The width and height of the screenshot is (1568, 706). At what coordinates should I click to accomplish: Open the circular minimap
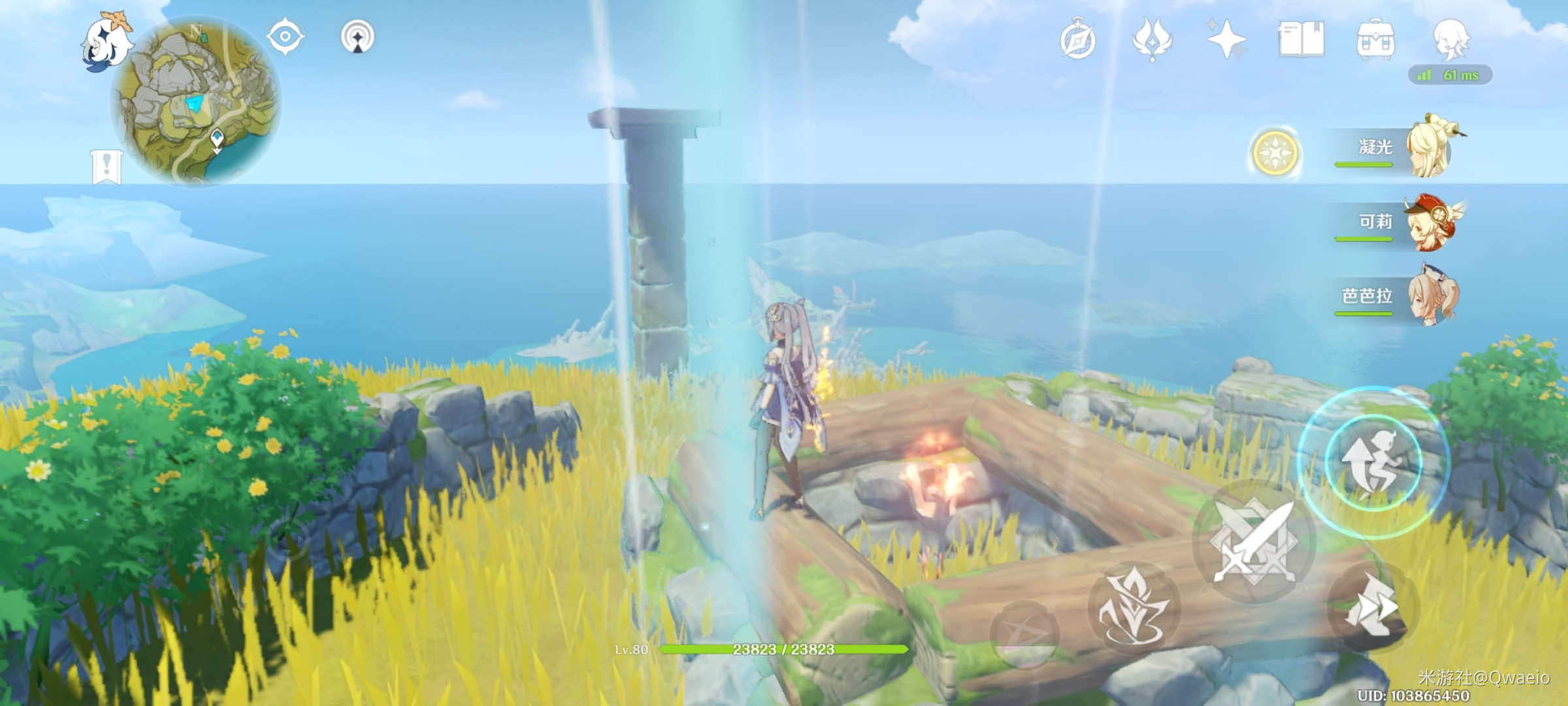pos(197,101)
